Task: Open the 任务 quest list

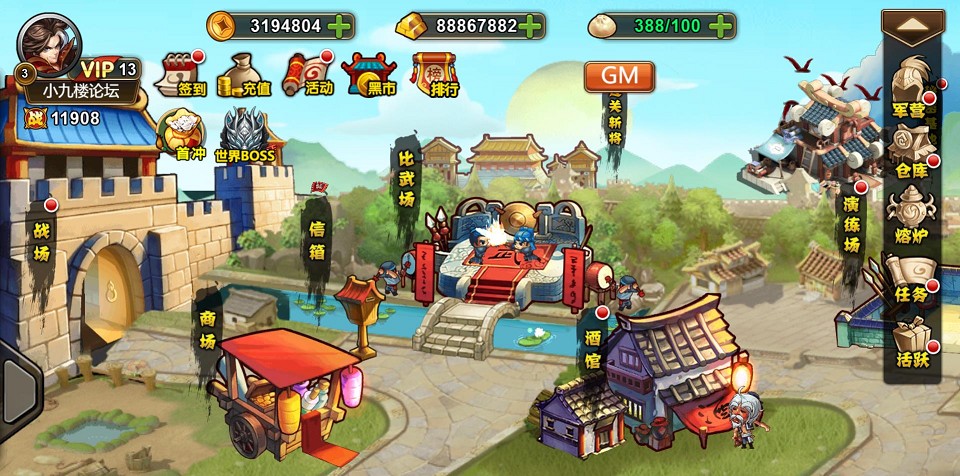Action: [912, 280]
